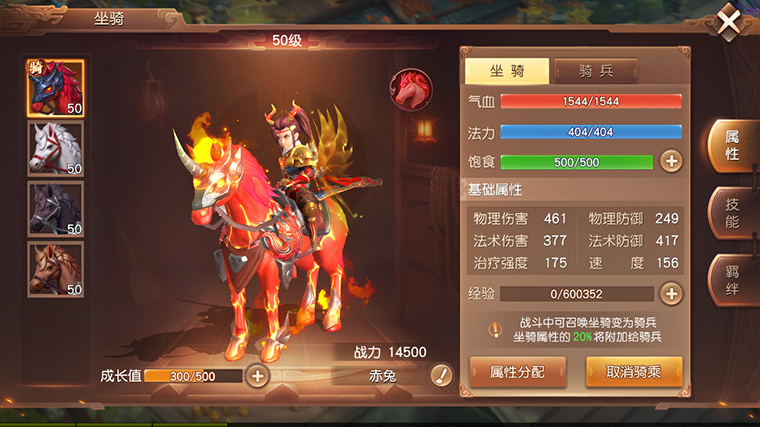The height and width of the screenshot is (427, 760).
Task: Increase 成长值 with the plus button
Action: click(x=257, y=375)
